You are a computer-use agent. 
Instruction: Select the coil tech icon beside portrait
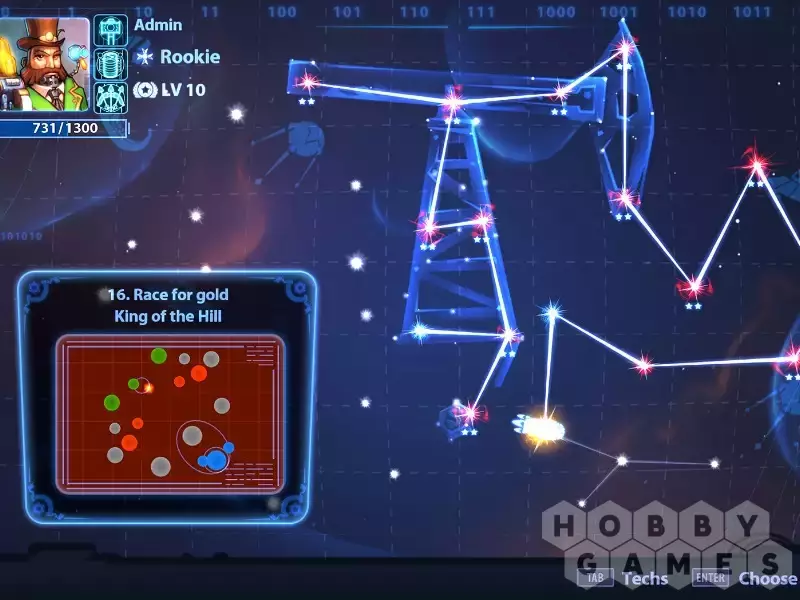pos(110,64)
